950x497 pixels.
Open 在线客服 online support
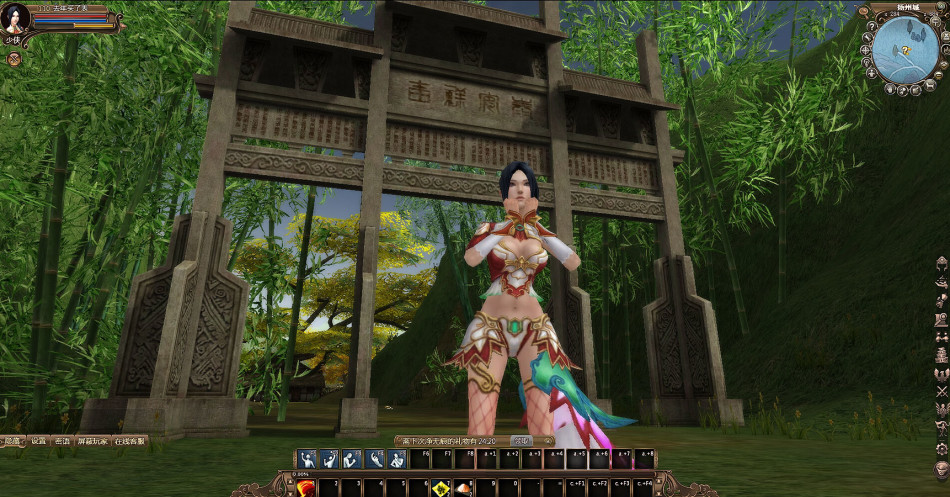tap(129, 441)
